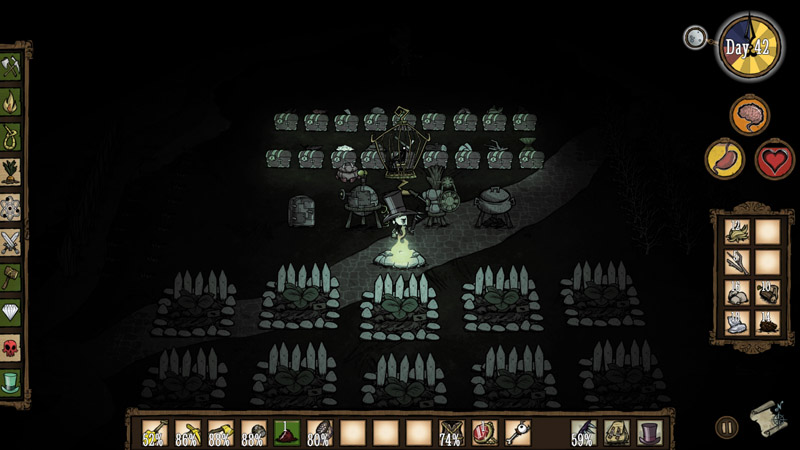Open the Fight crossed-swords crafting tab
This screenshot has height=450, width=800.
[x=11, y=242]
